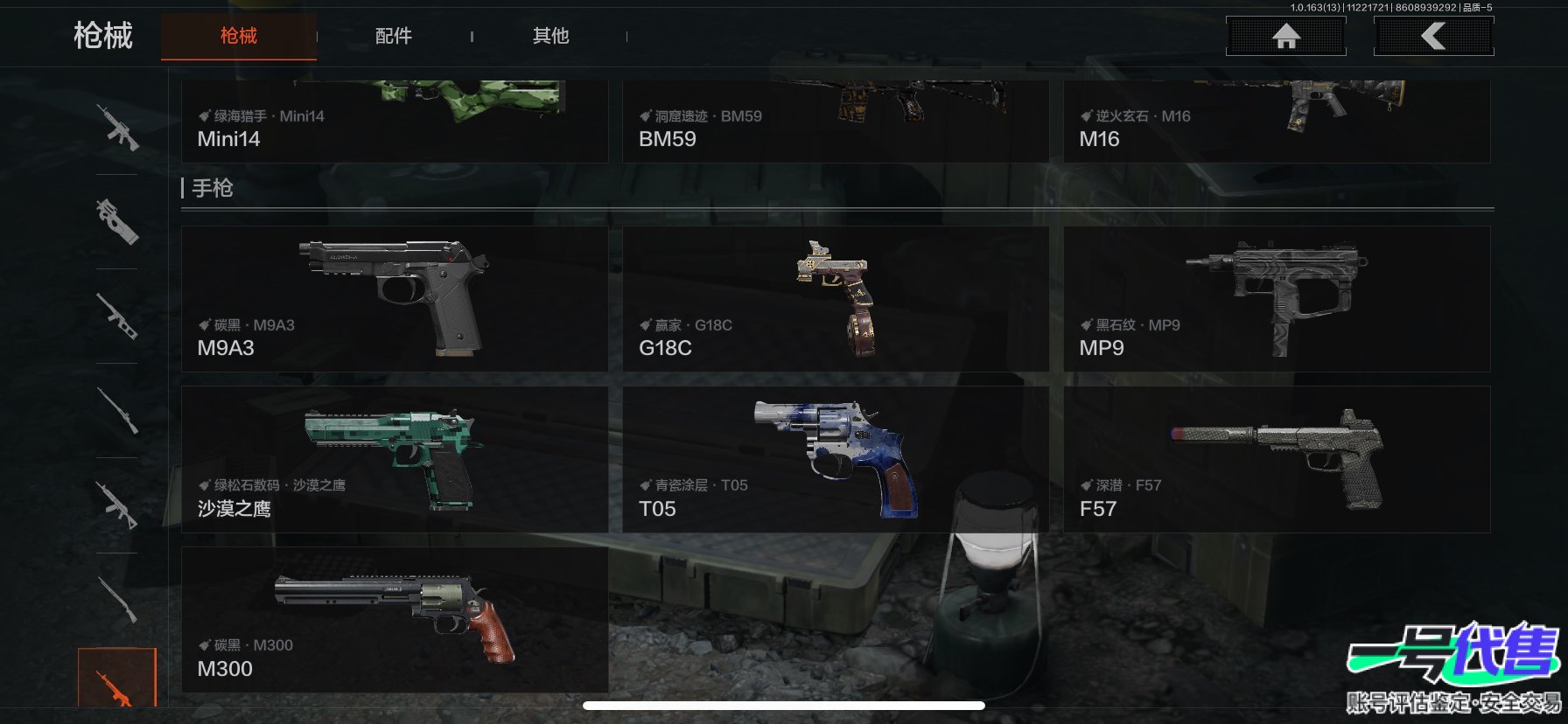Select the M9A3 pistol card
Image resolution: width=1568 pixels, height=724 pixels.
point(394,299)
